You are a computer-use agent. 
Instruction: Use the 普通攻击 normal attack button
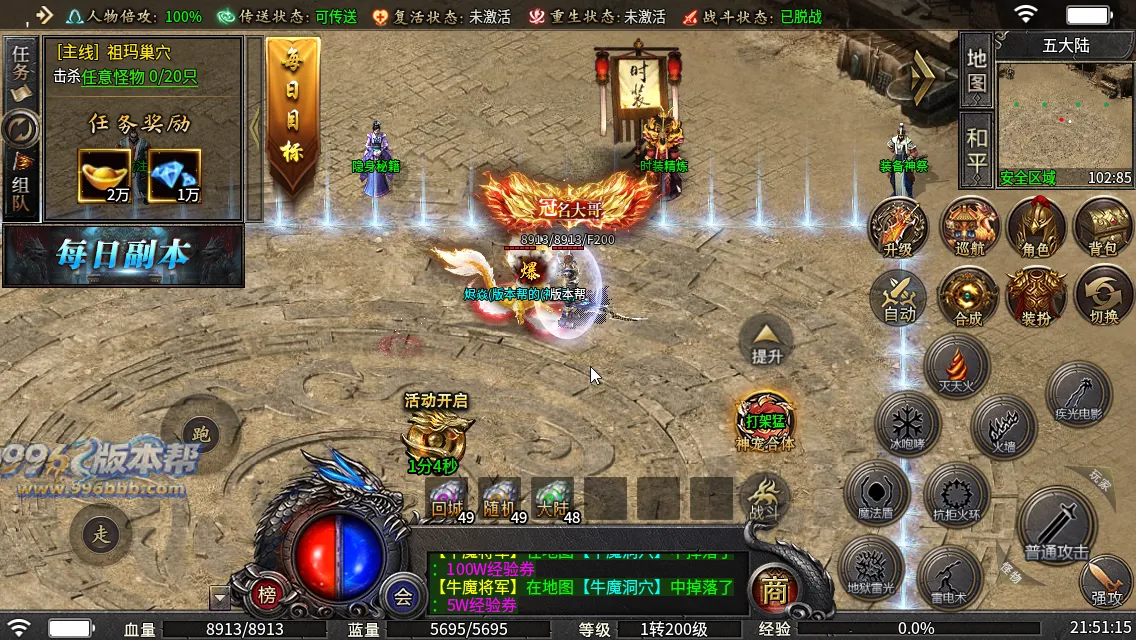tap(1056, 526)
